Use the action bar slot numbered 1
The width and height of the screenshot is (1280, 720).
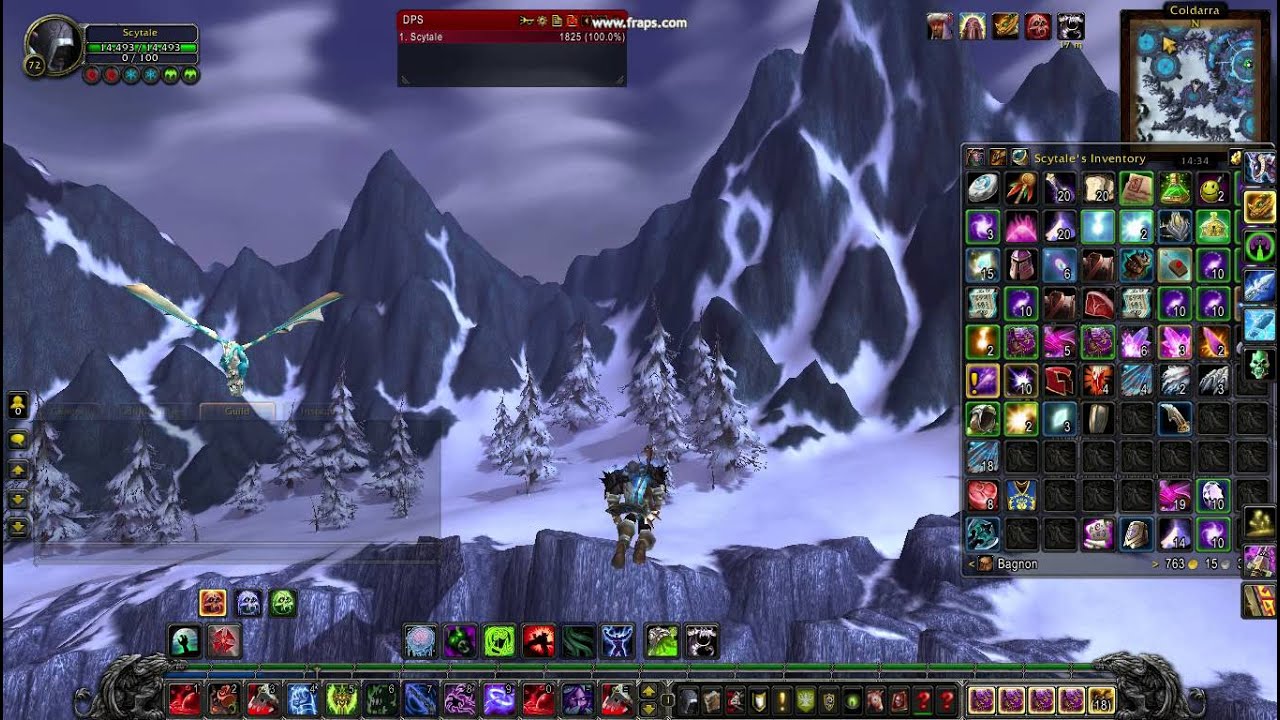(x=183, y=698)
